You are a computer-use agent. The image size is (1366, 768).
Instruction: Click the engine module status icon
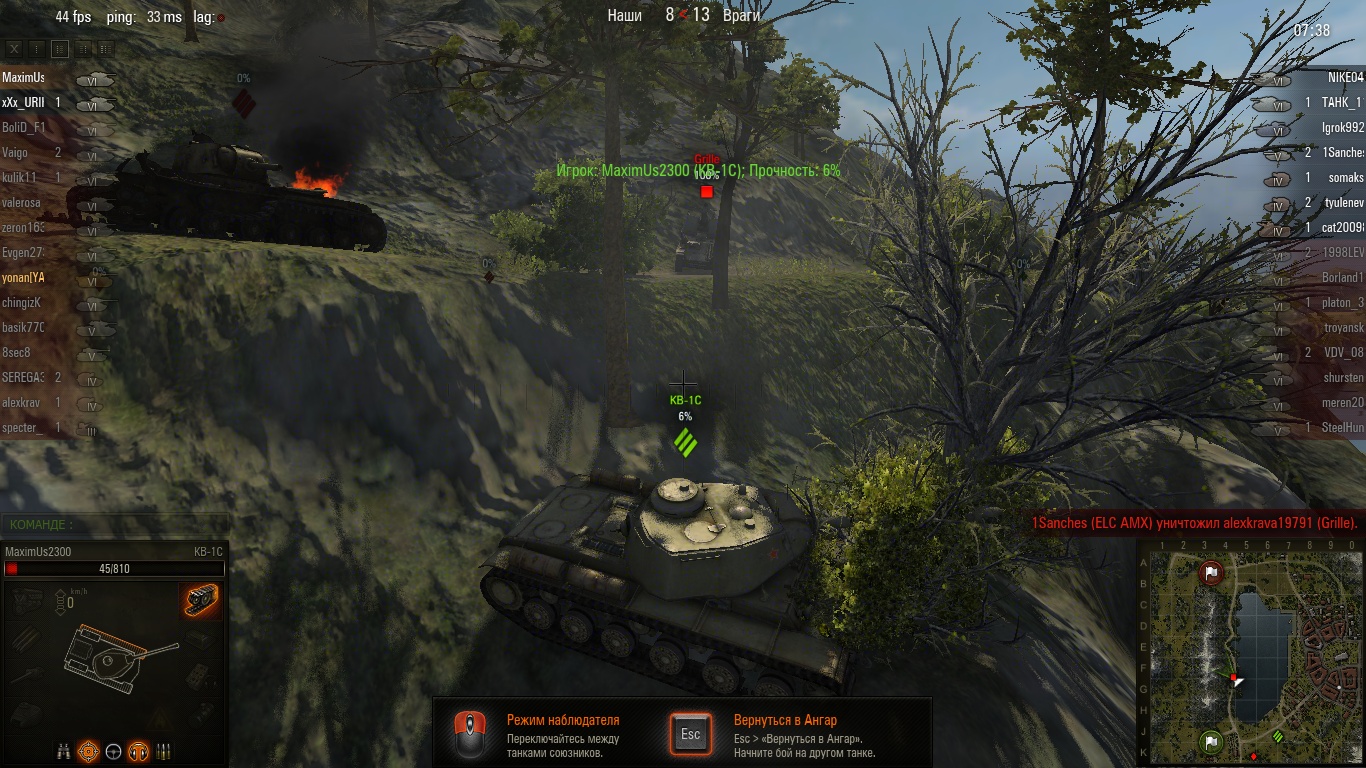click(27, 600)
